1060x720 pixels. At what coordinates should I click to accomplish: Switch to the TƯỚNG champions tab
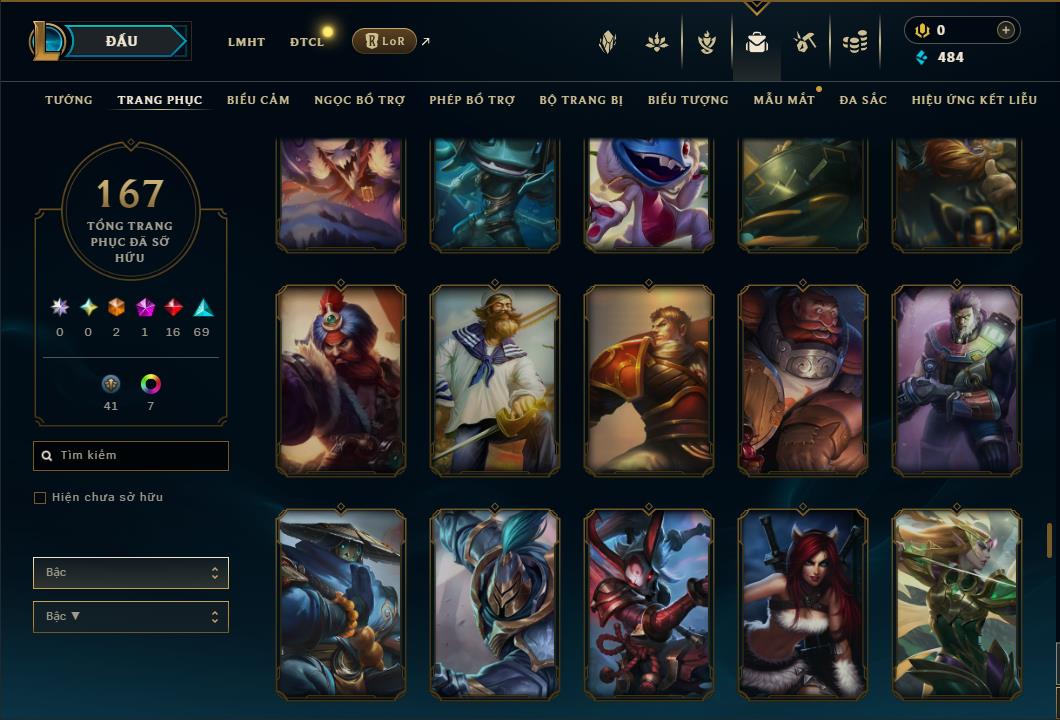(69, 100)
